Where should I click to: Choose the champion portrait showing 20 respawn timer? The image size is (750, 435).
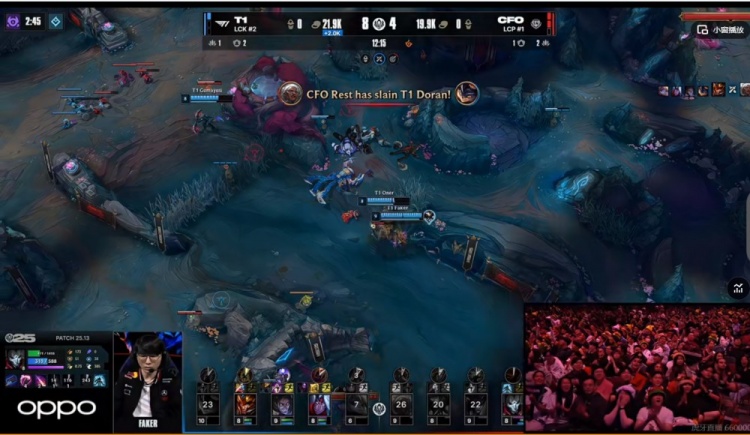tap(438, 405)
